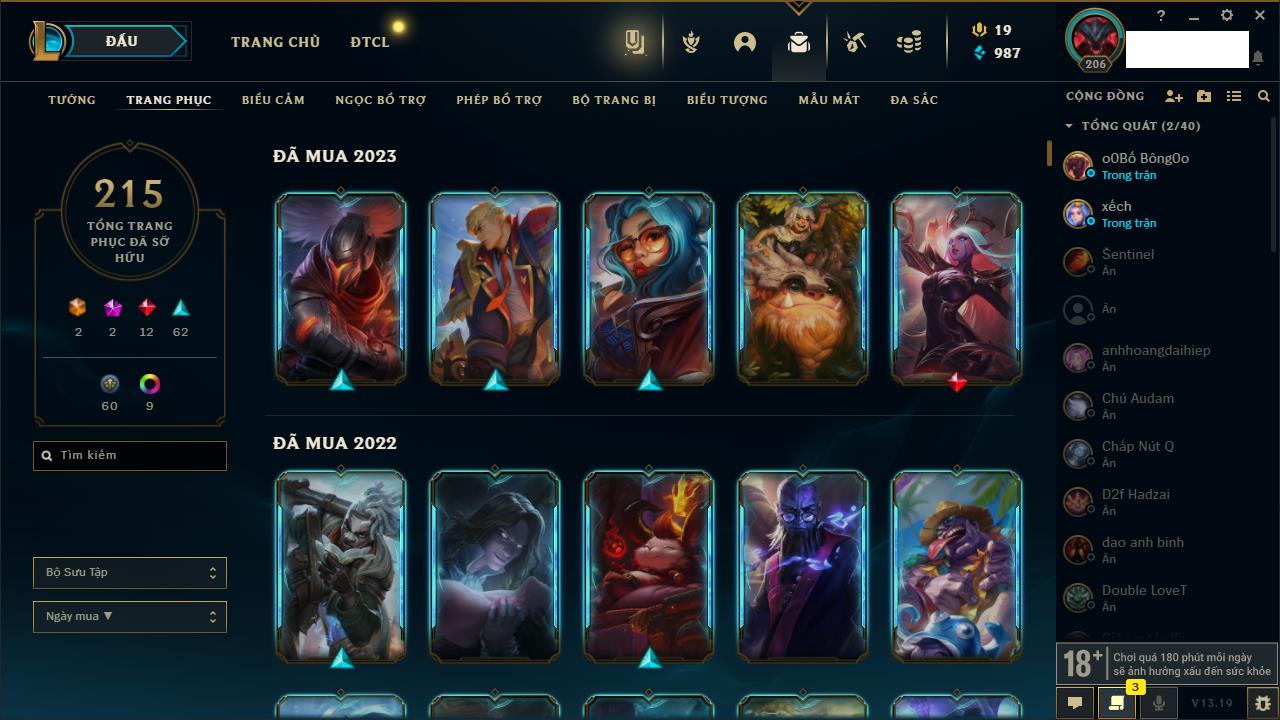Open the ĐA SẮC chromas tab
Screen dimensions: 1280x720
pos(914,100)
